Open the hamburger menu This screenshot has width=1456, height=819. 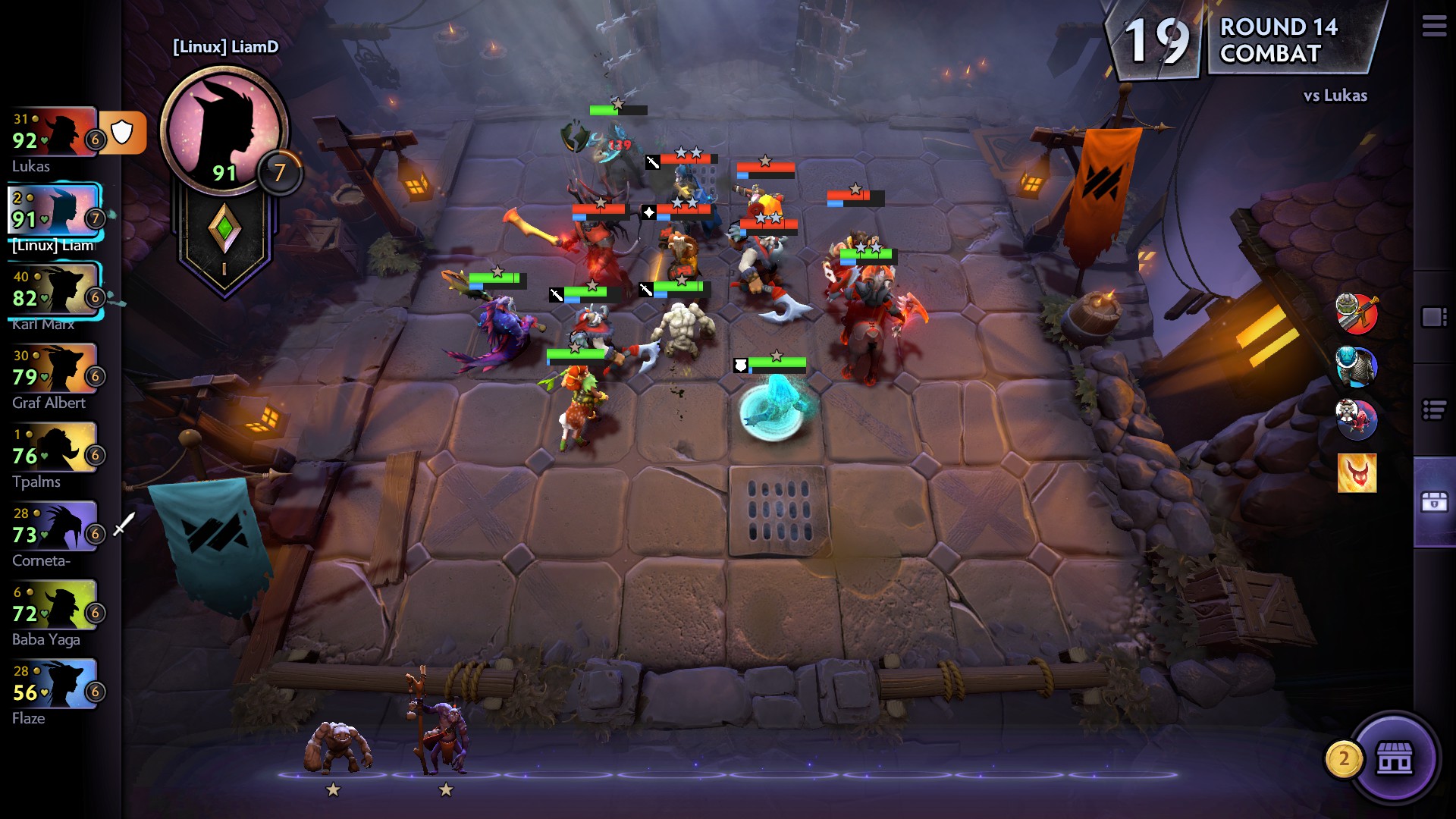point(1433,27)
